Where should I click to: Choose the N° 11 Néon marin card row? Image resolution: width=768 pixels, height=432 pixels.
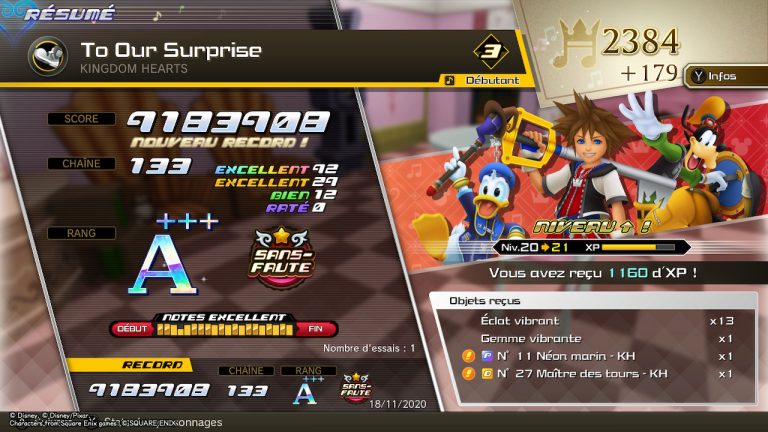click(x=598, y=356)
